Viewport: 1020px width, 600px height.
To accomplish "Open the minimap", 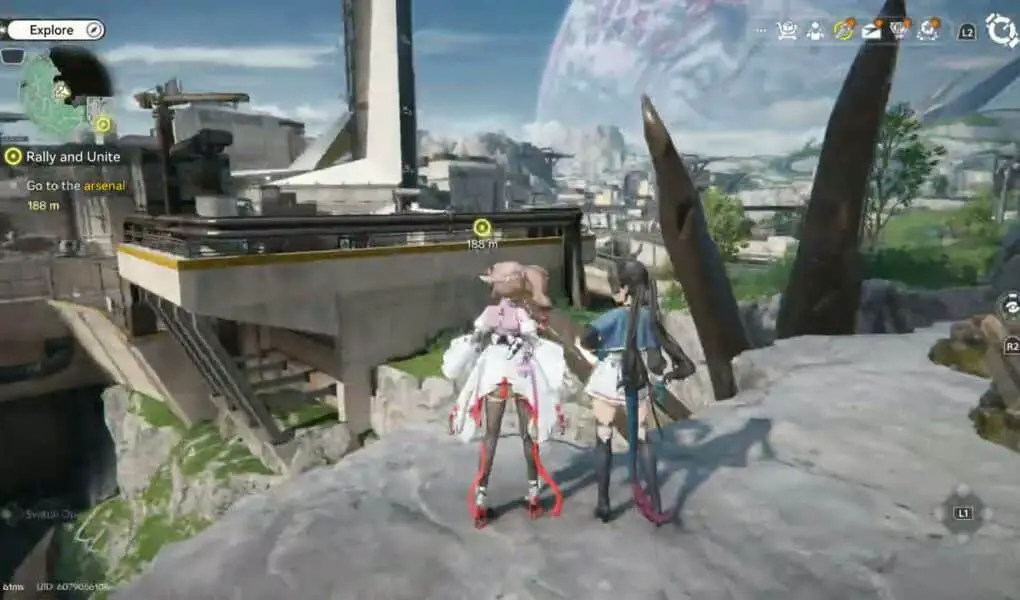I will [58, 92].
